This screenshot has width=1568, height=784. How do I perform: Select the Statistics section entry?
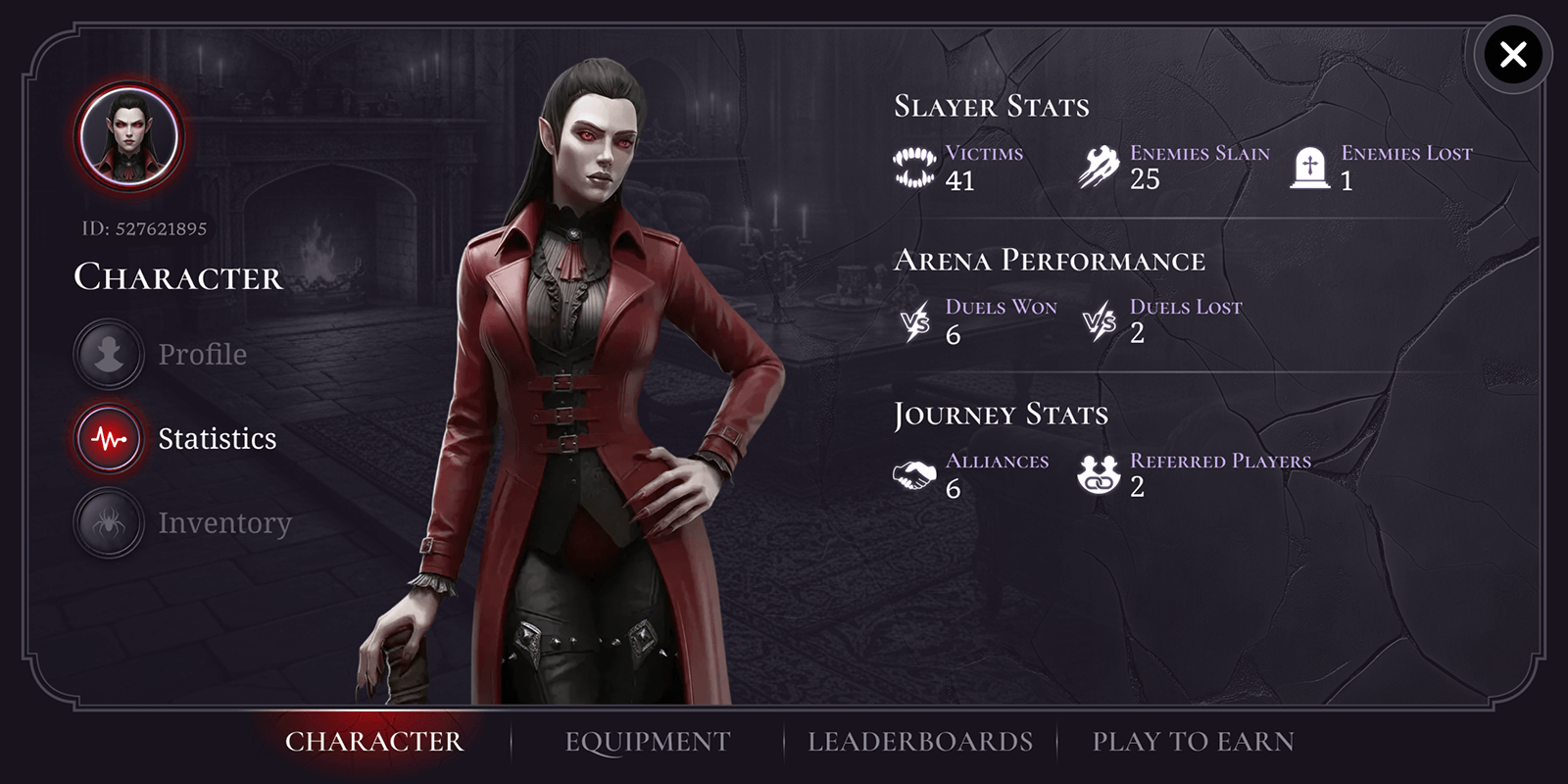tap(216, 438)
